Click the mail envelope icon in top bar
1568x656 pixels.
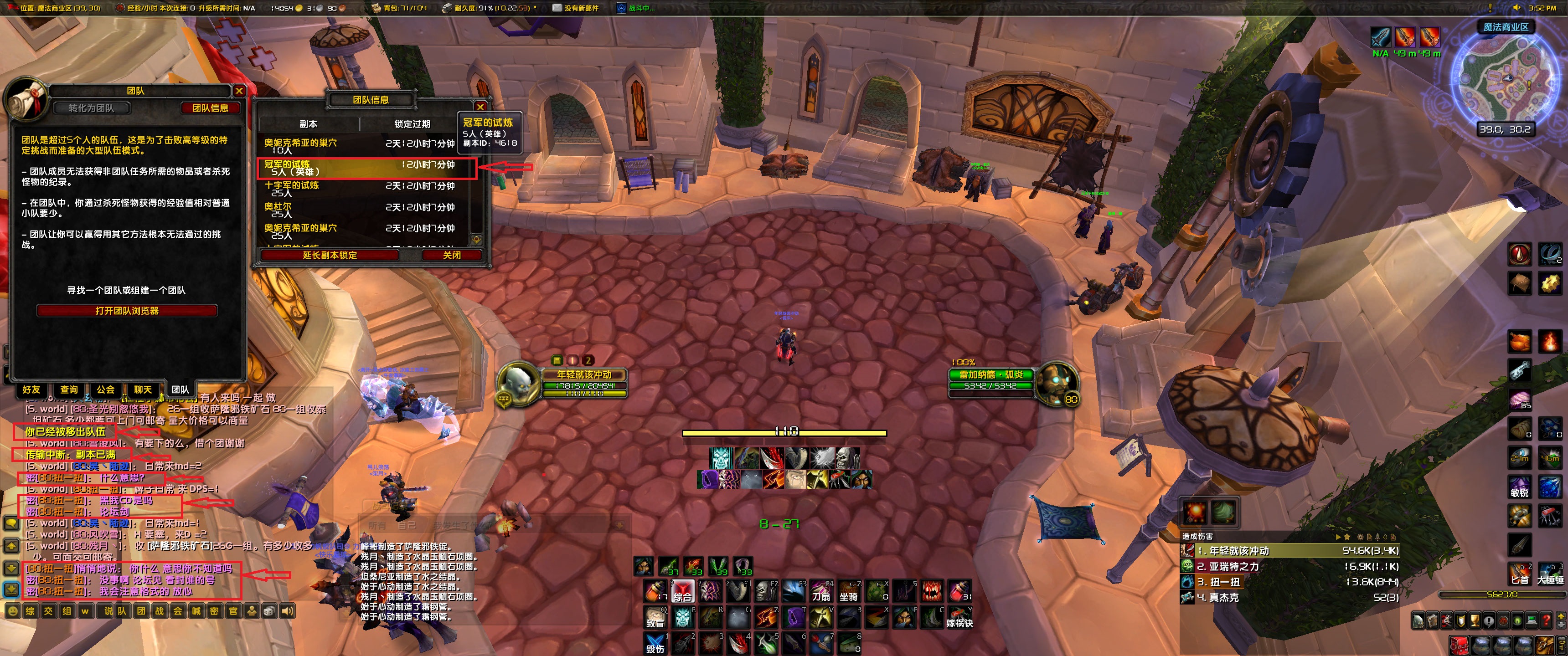557,9
